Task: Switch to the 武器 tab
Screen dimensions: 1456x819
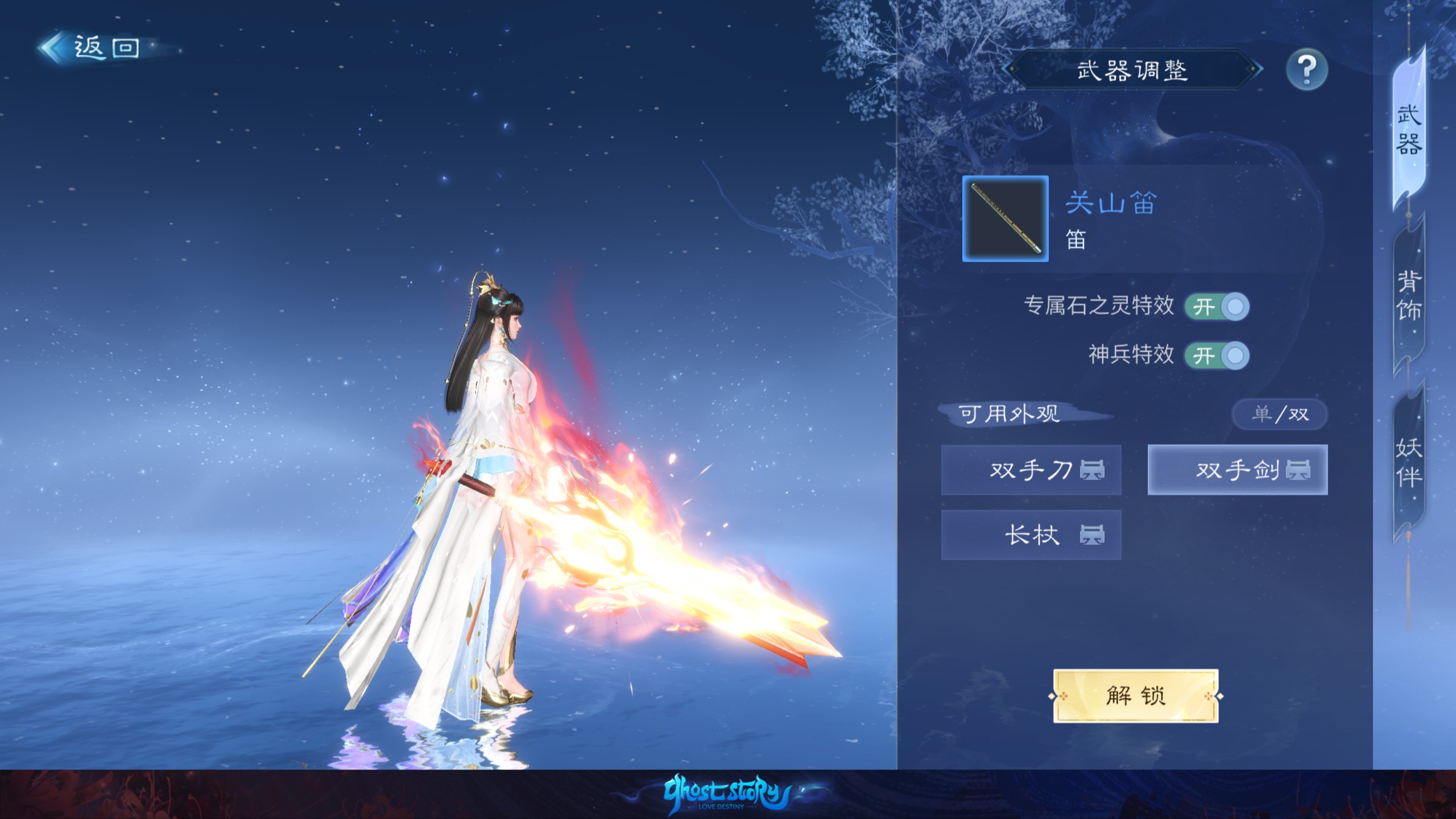Action: pos(1409,131)
